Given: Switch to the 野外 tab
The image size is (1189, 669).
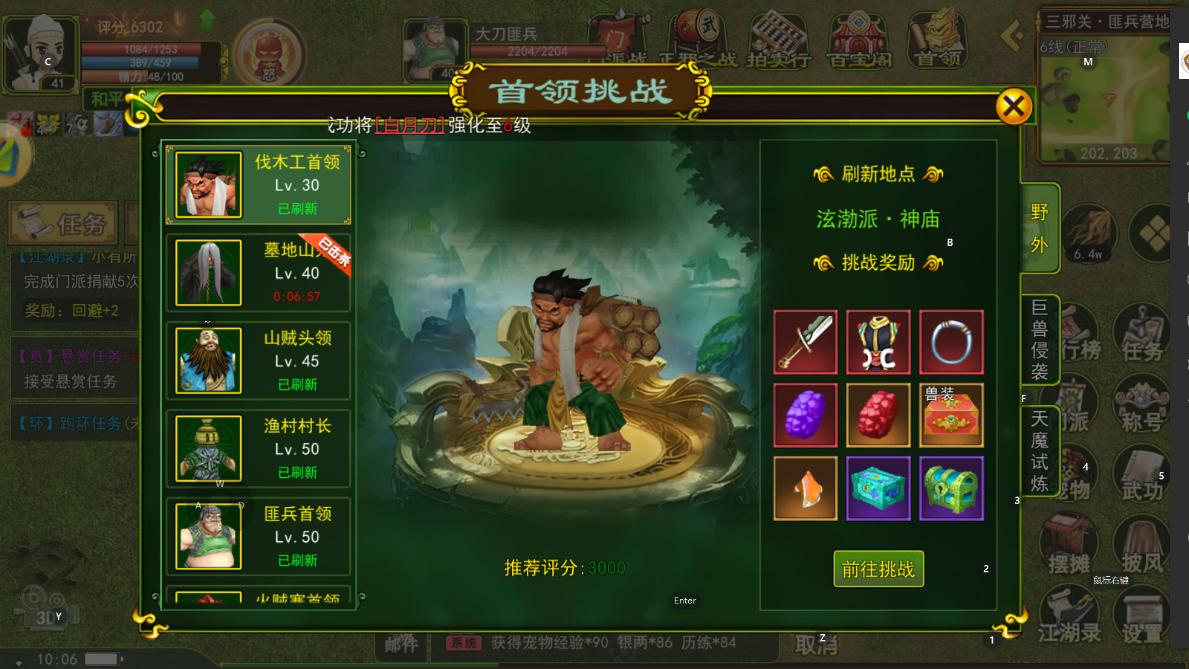Looking at the screenshot, I should 1040,227.
